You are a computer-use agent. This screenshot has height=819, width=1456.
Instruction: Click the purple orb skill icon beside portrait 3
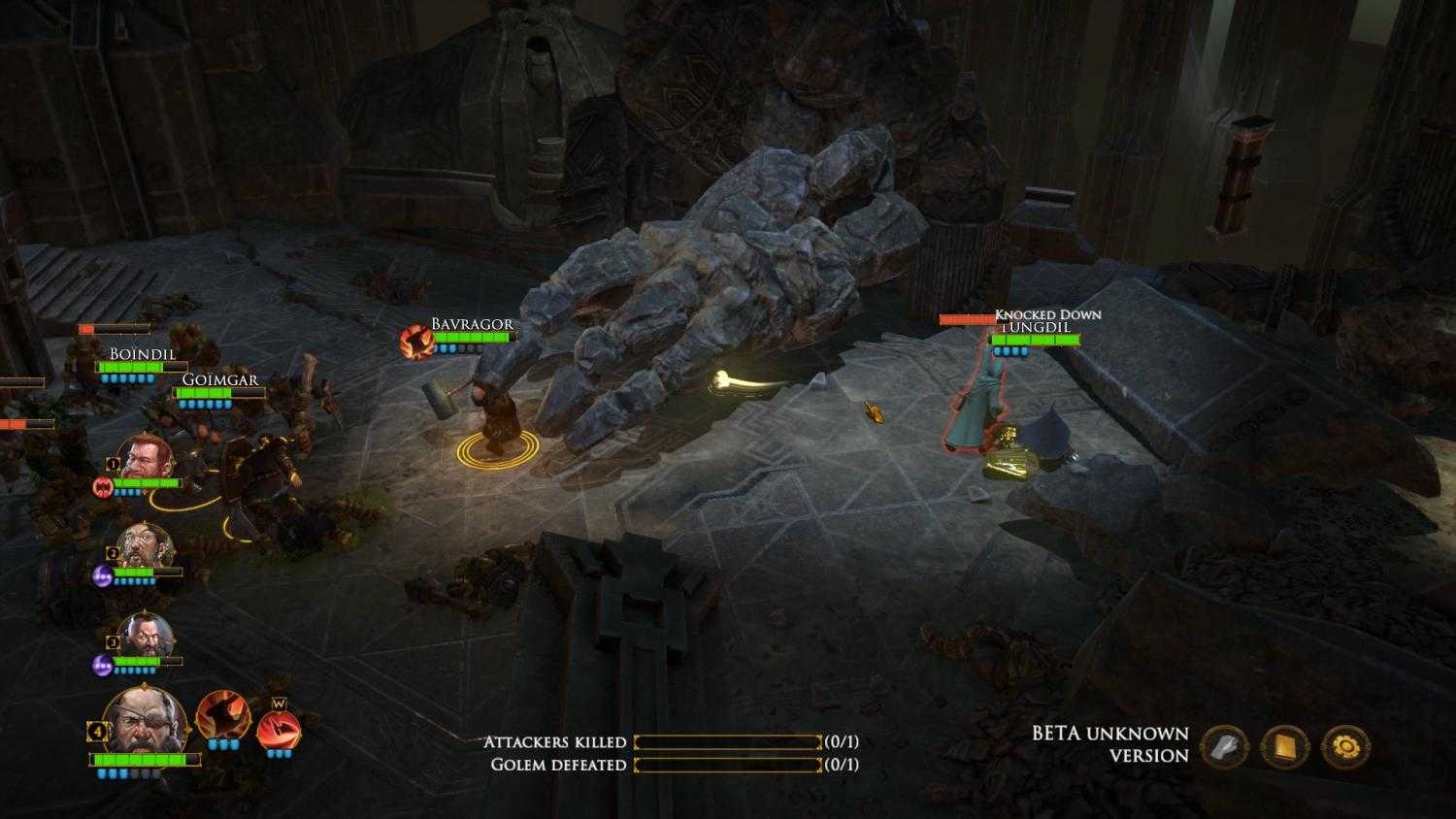pyautogui.click(x=101, y=667)
